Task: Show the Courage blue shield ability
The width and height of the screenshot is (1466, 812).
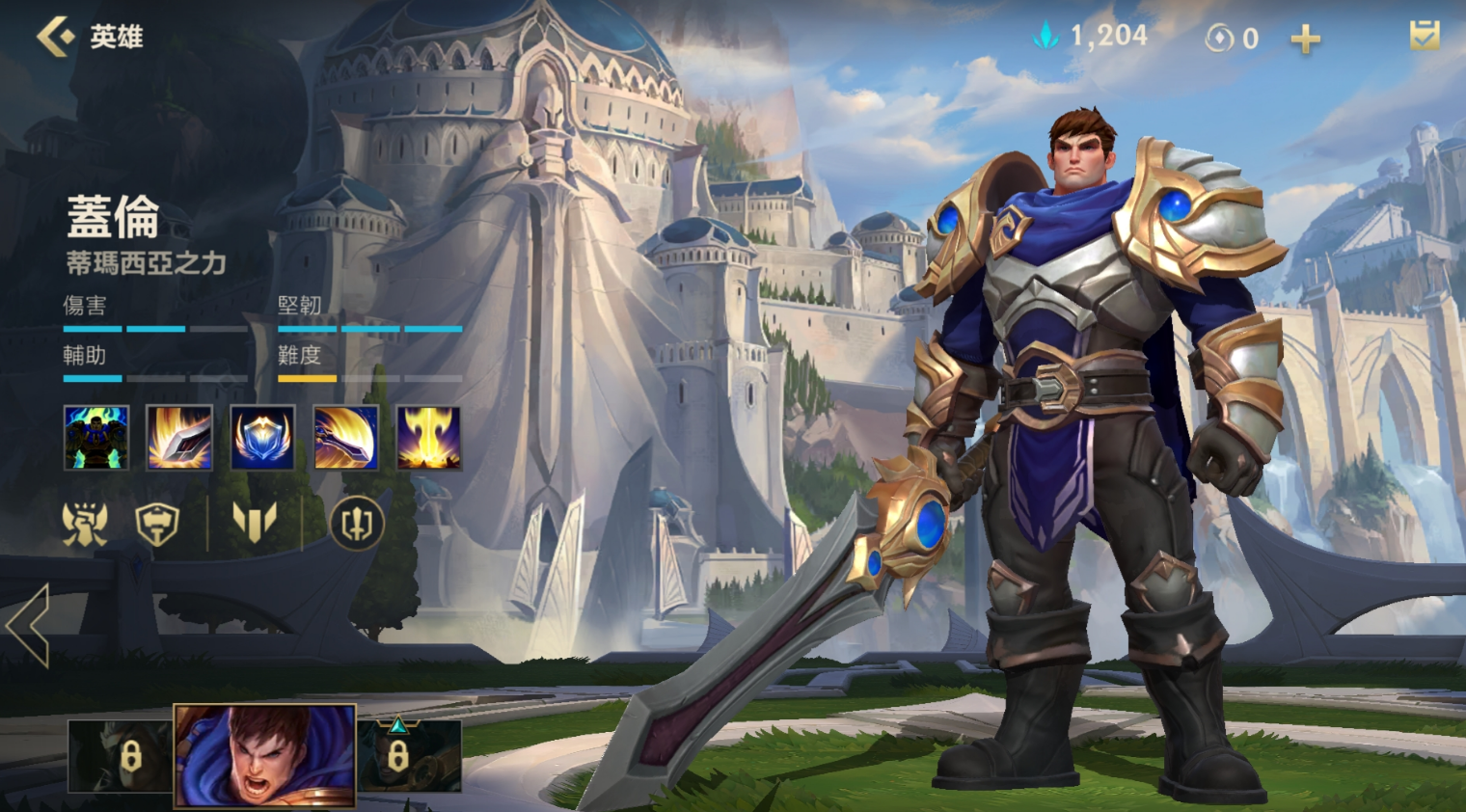Action: [x=262, y=438]
